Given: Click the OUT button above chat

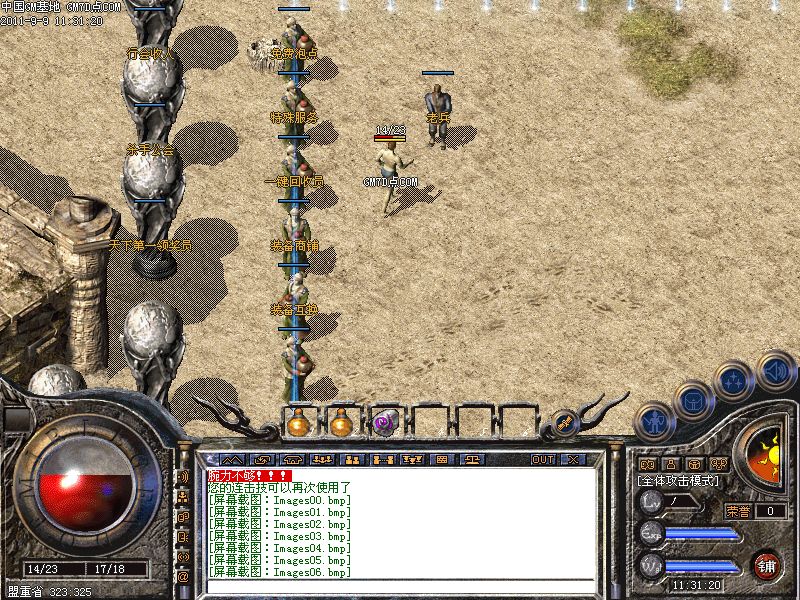Looking at the screenshot, I should point(542,459).
